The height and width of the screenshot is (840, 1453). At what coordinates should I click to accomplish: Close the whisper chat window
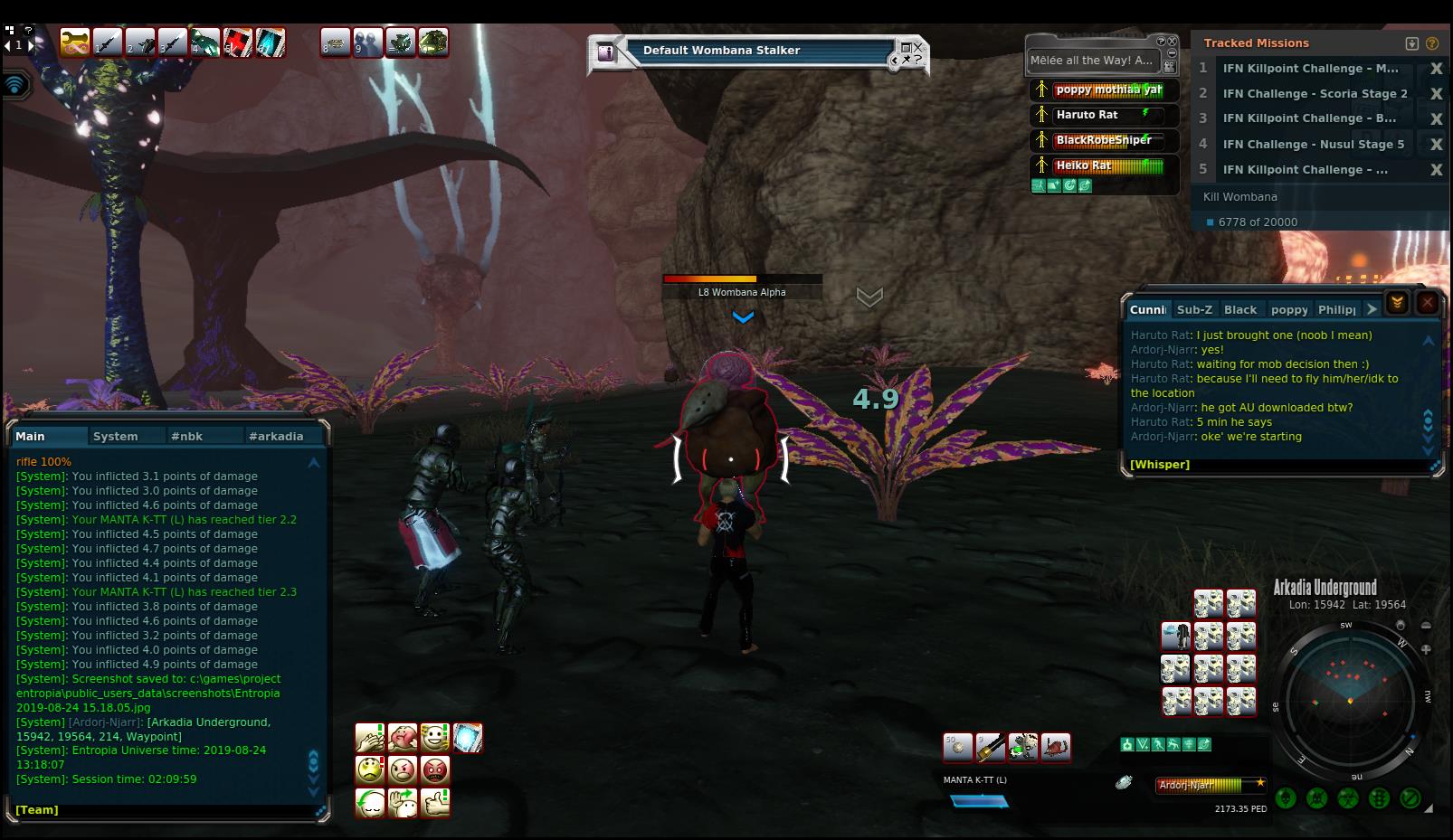tap(1427, 303)
